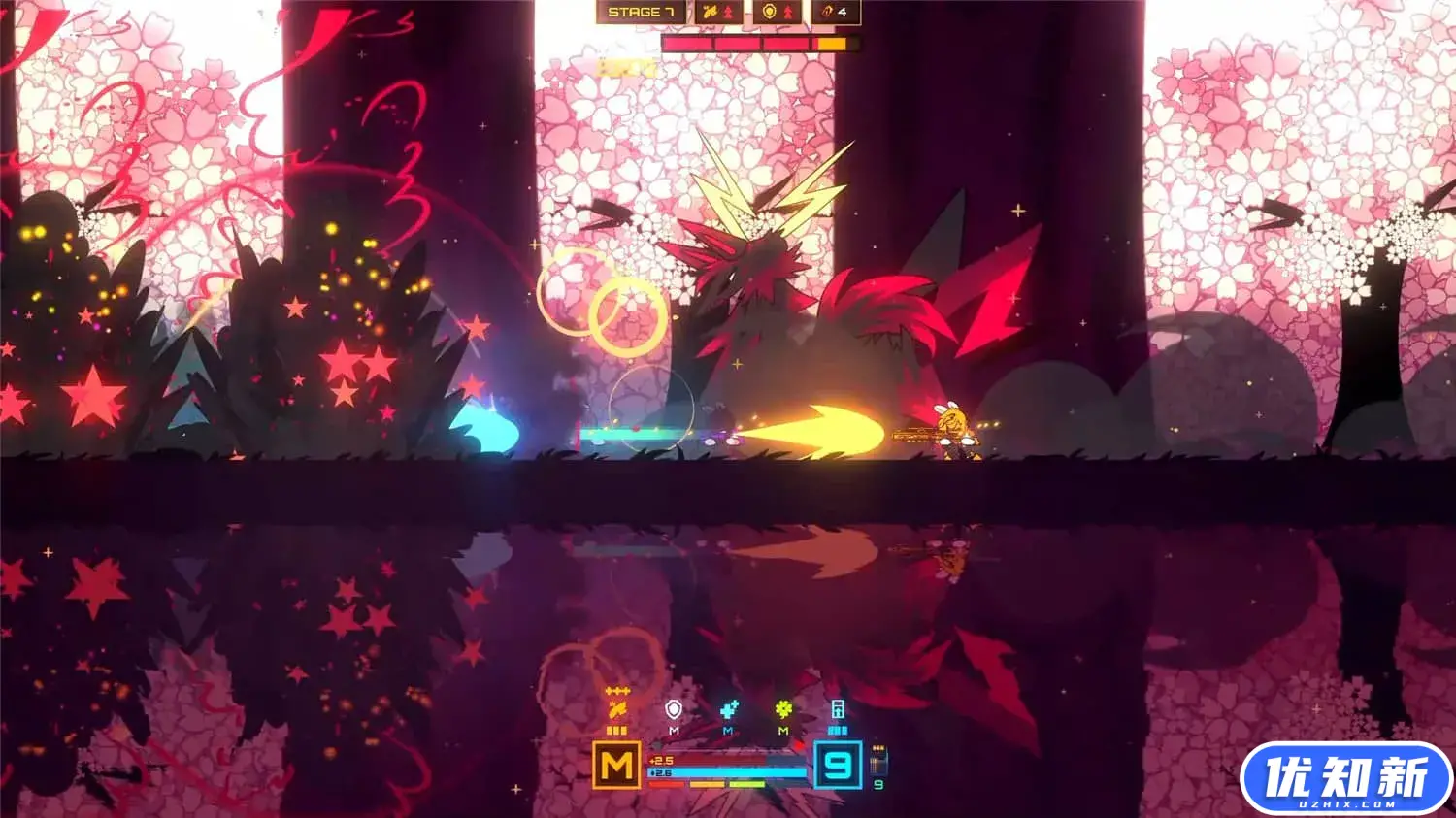Click the green flower-shaped upgrade icon
1456x818 pixels.
(783, 710)
